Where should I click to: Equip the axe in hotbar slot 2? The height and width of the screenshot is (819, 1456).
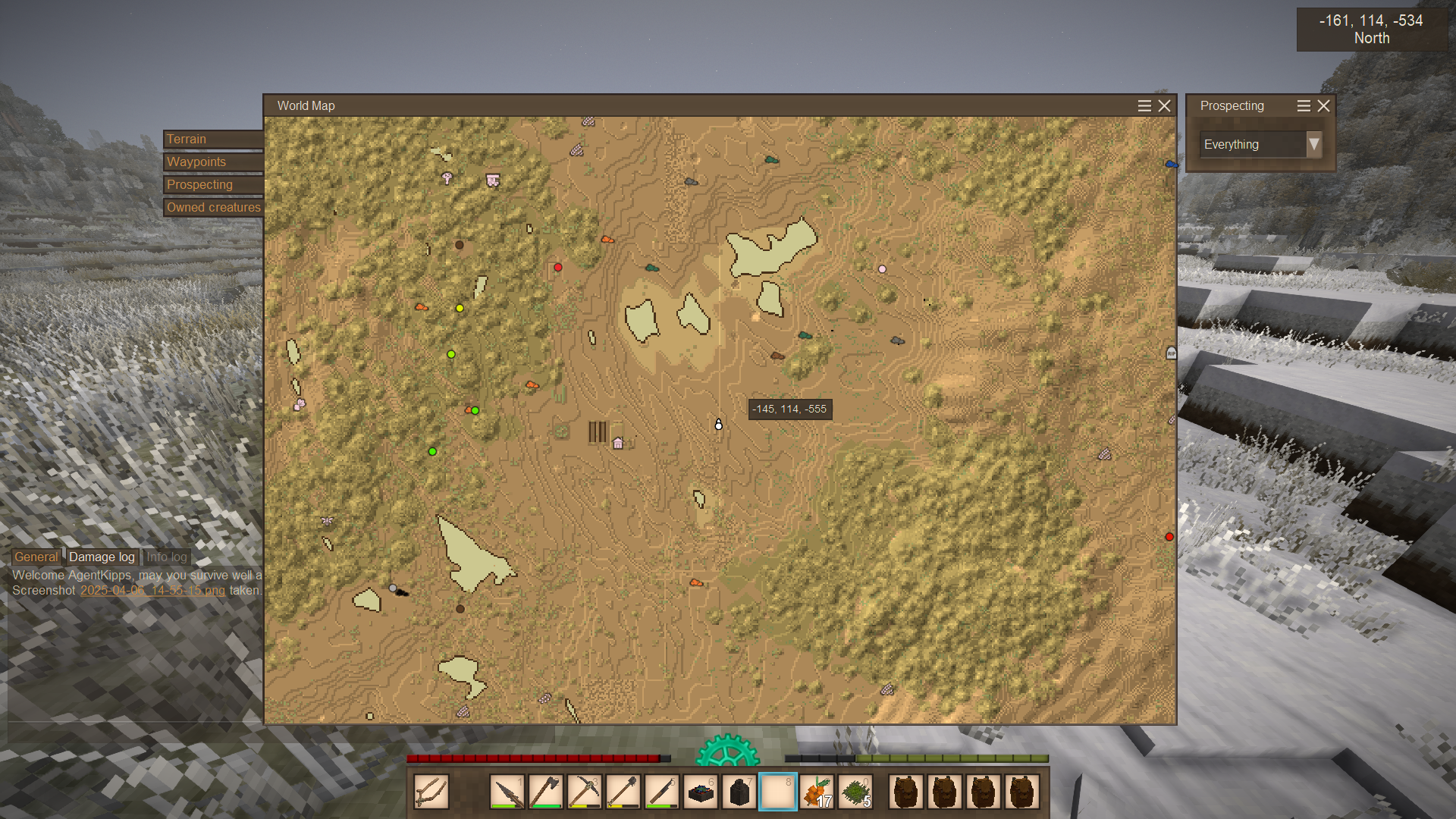tap(546, 792)
